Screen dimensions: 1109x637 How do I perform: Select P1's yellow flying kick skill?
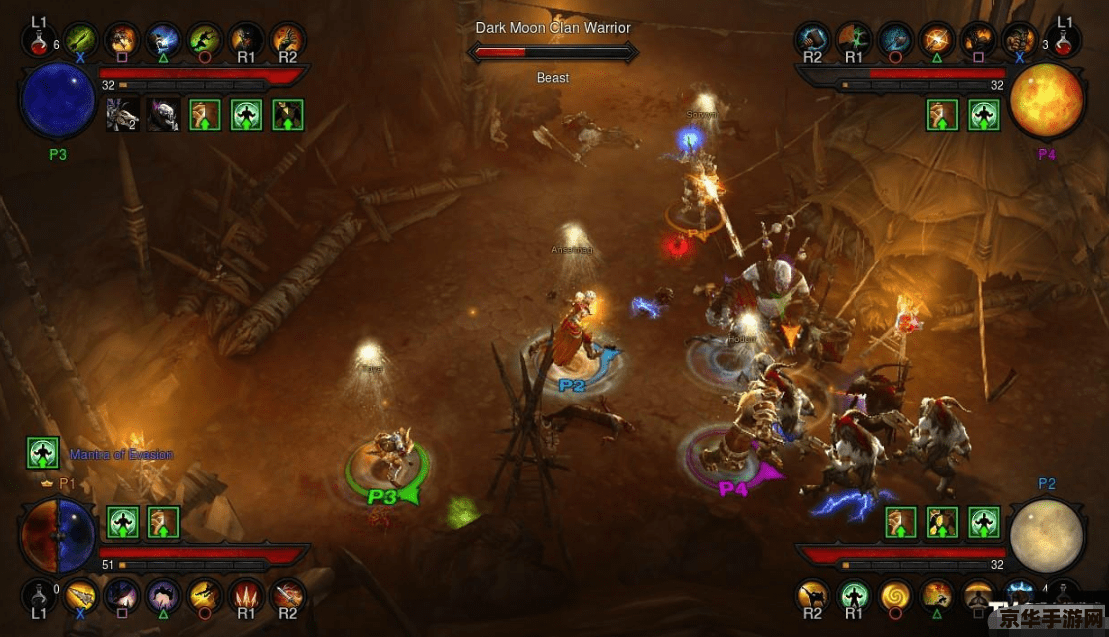pos(204,596)
